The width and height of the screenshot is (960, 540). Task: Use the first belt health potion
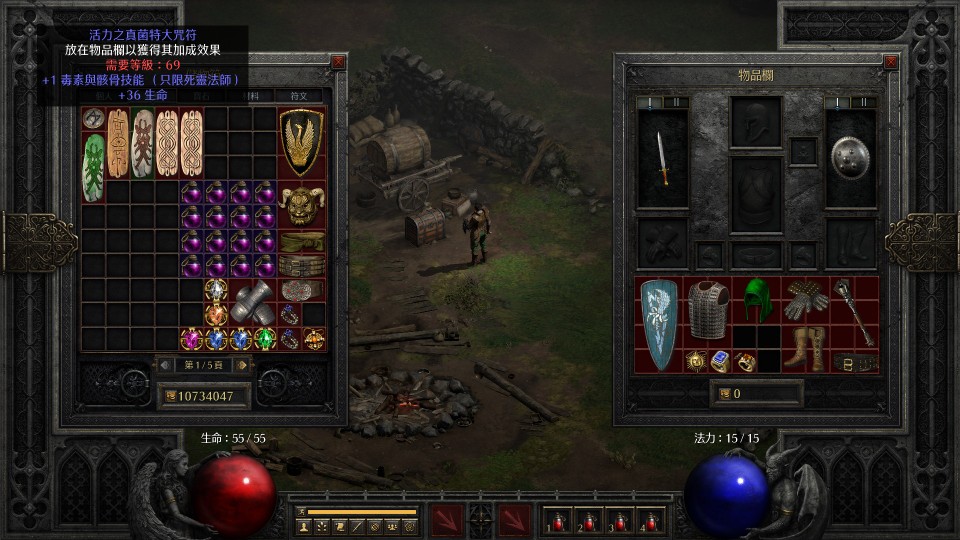click(x=557, y=520)
